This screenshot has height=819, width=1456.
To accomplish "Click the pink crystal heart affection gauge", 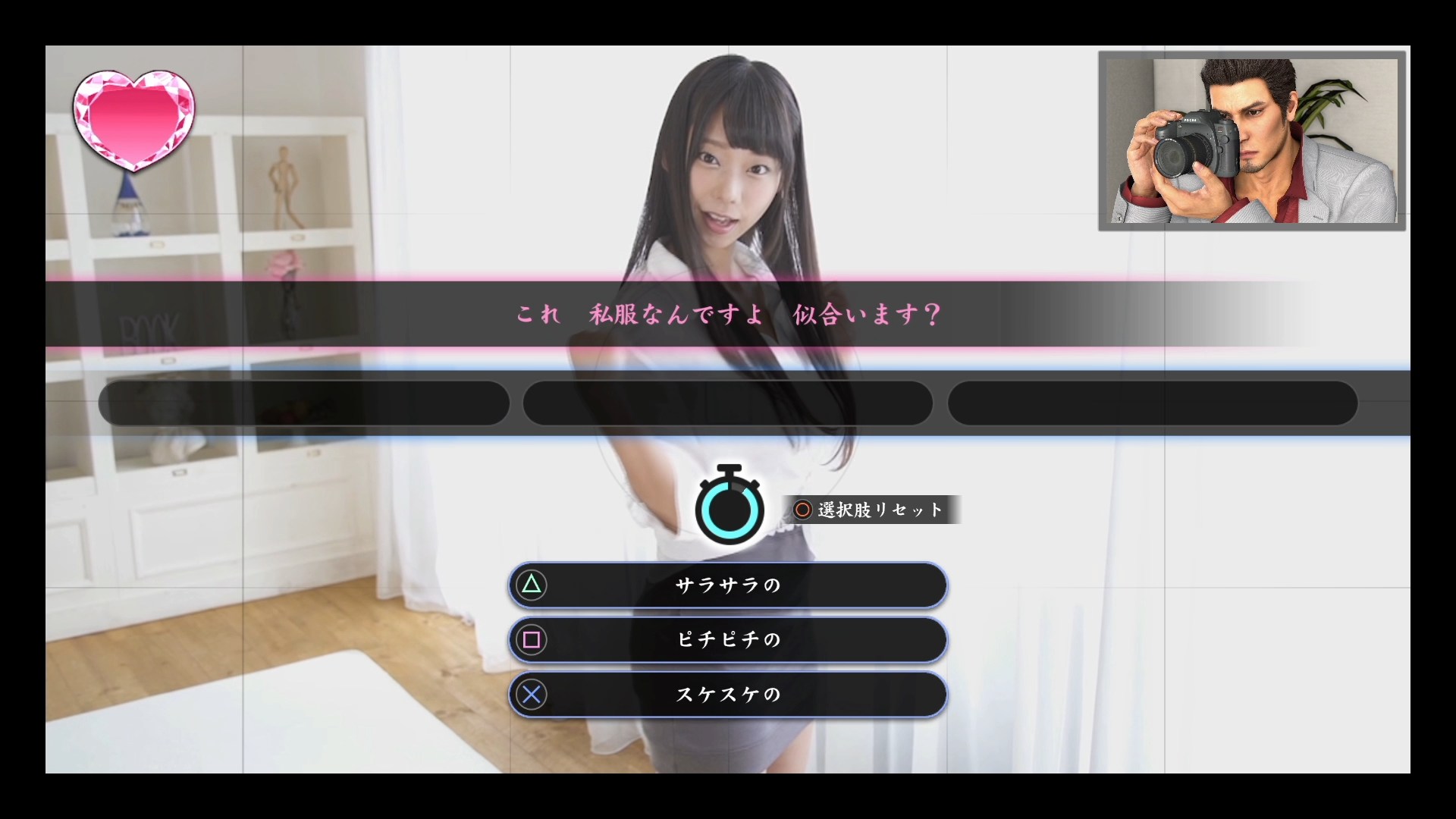I will click(x=133, y=118).
